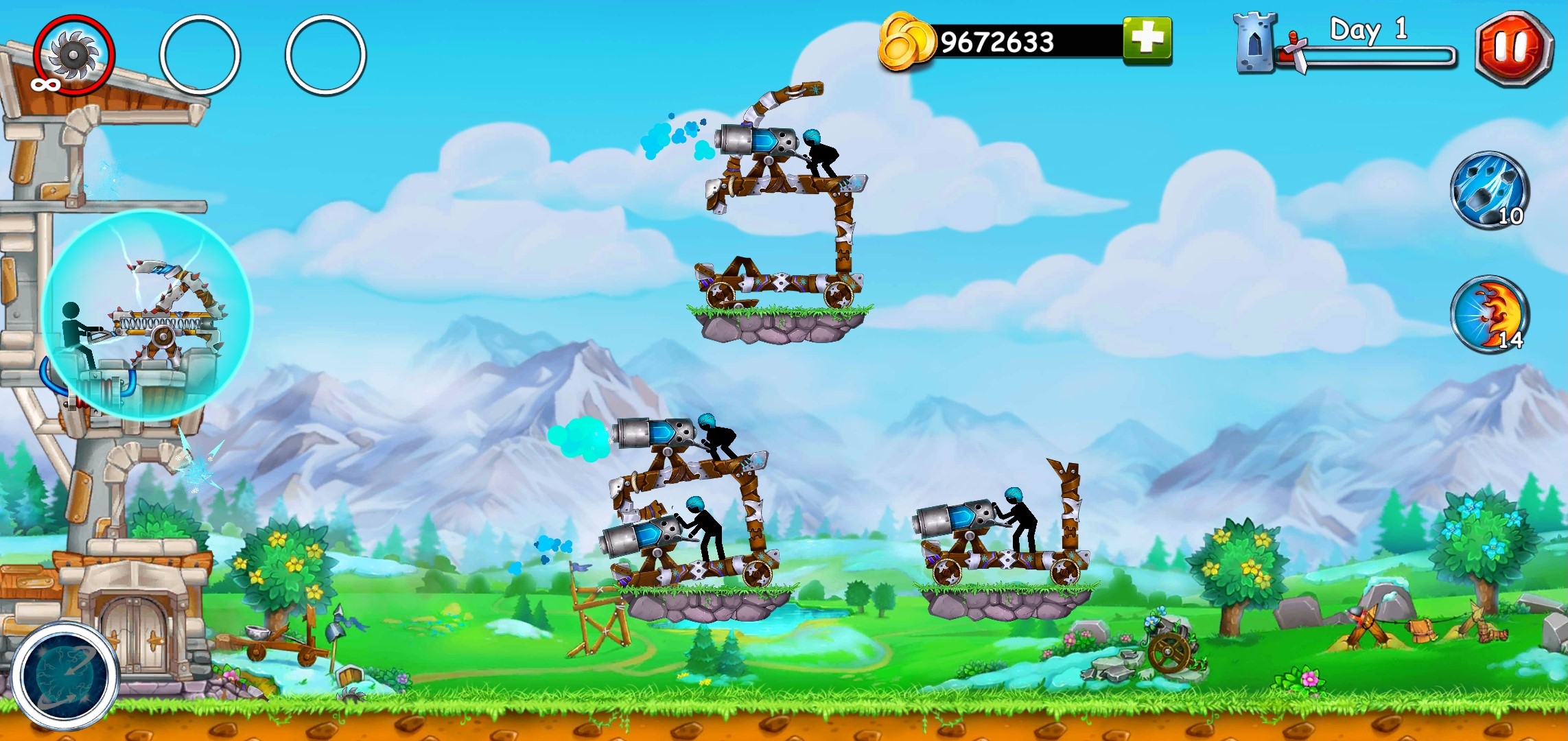Add more coins with the green plus
Screen dimensions: 1568x741
click(1147, 40)
